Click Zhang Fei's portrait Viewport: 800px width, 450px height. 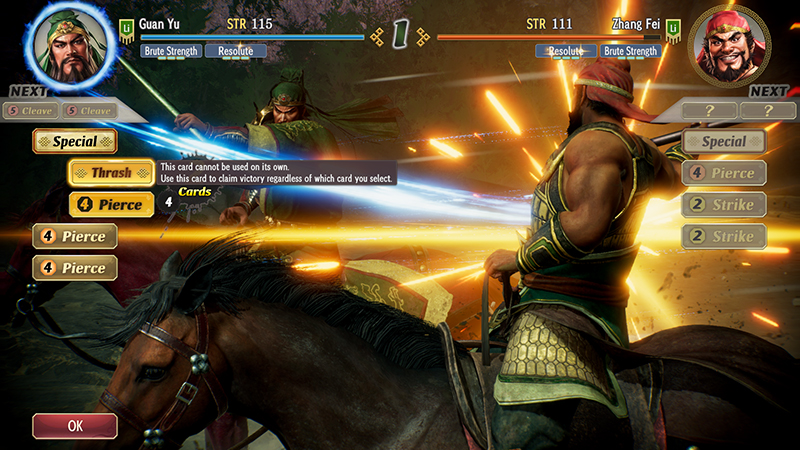728,45
